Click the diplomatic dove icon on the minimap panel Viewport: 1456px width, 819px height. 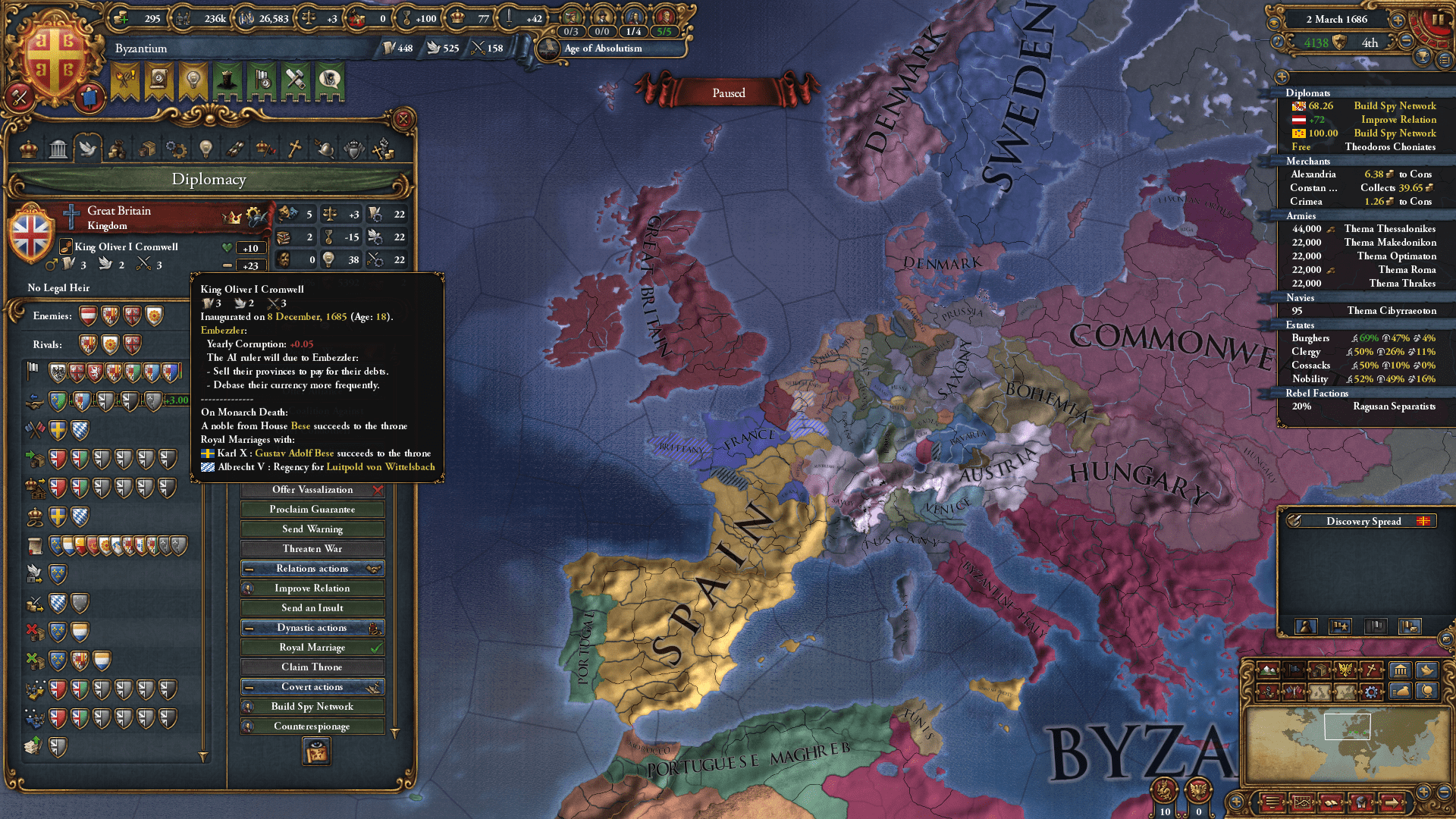(x=1426, y=670)
